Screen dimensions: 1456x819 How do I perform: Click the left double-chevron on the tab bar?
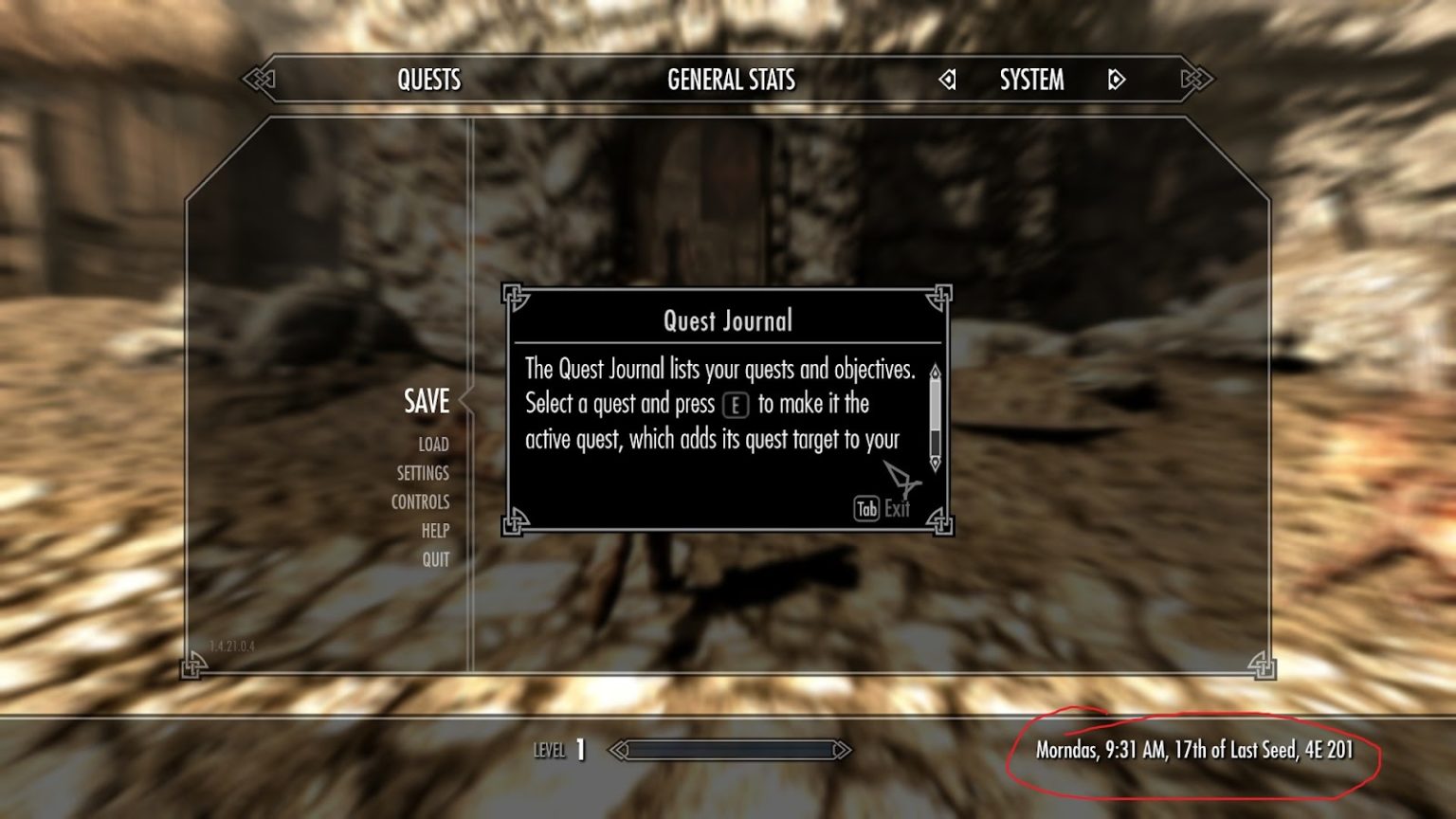258,81
